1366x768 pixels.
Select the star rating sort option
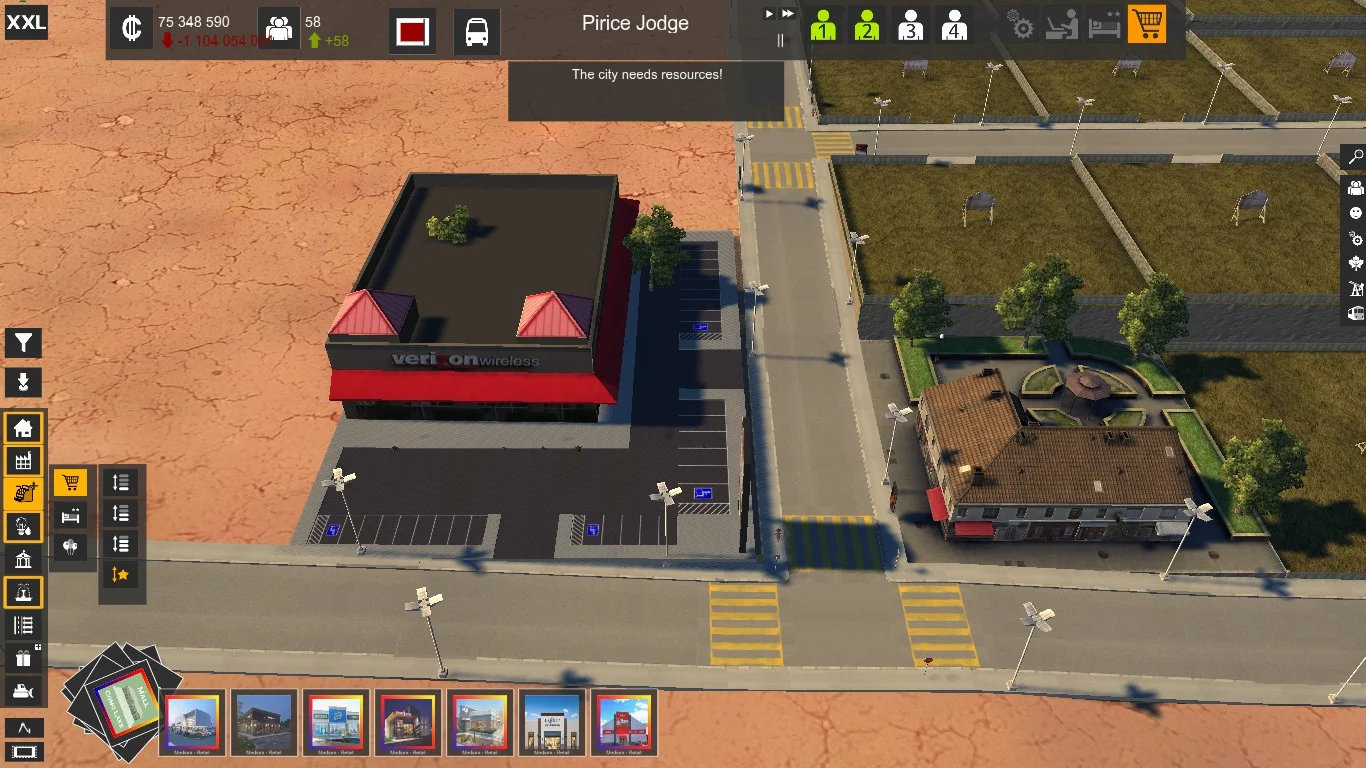coord(121,575)
